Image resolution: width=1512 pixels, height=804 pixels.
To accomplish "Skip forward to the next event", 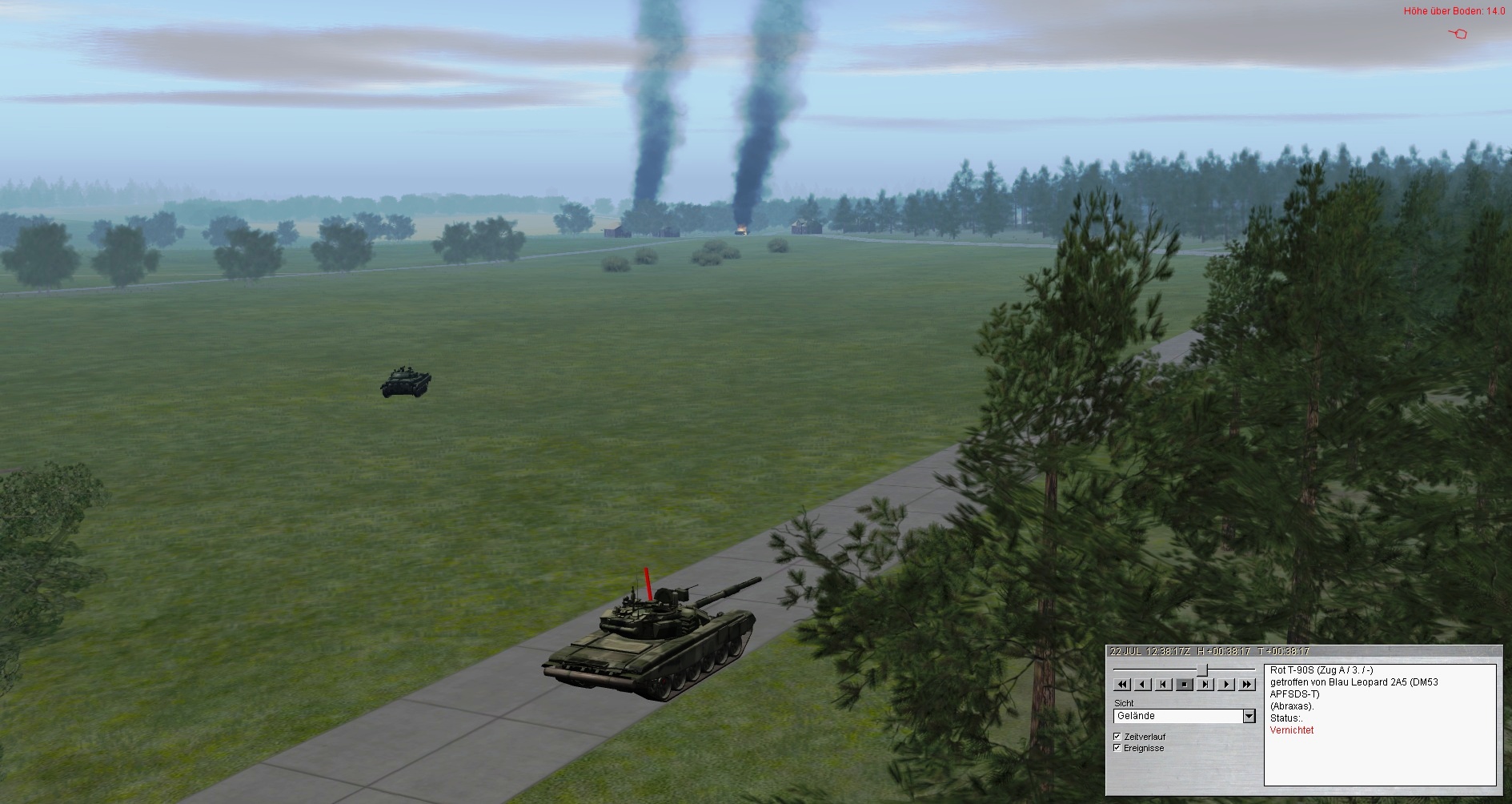I will pos(1205,685).
